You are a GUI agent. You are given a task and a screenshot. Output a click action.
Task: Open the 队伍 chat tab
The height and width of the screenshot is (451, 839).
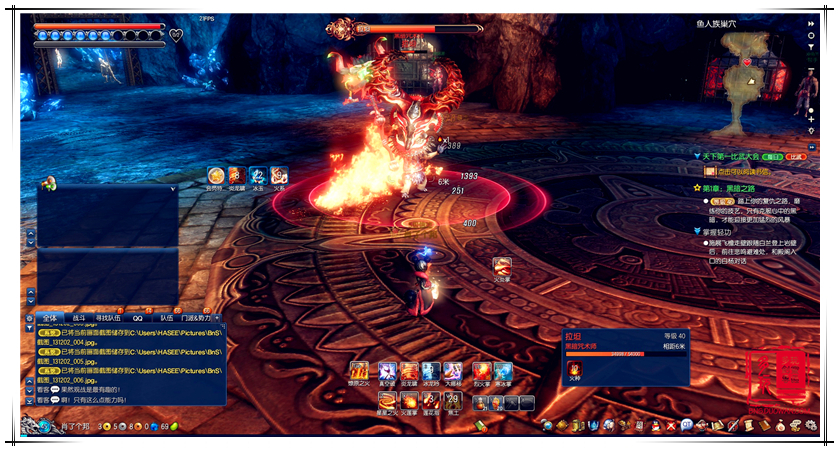tap(167, 318)
